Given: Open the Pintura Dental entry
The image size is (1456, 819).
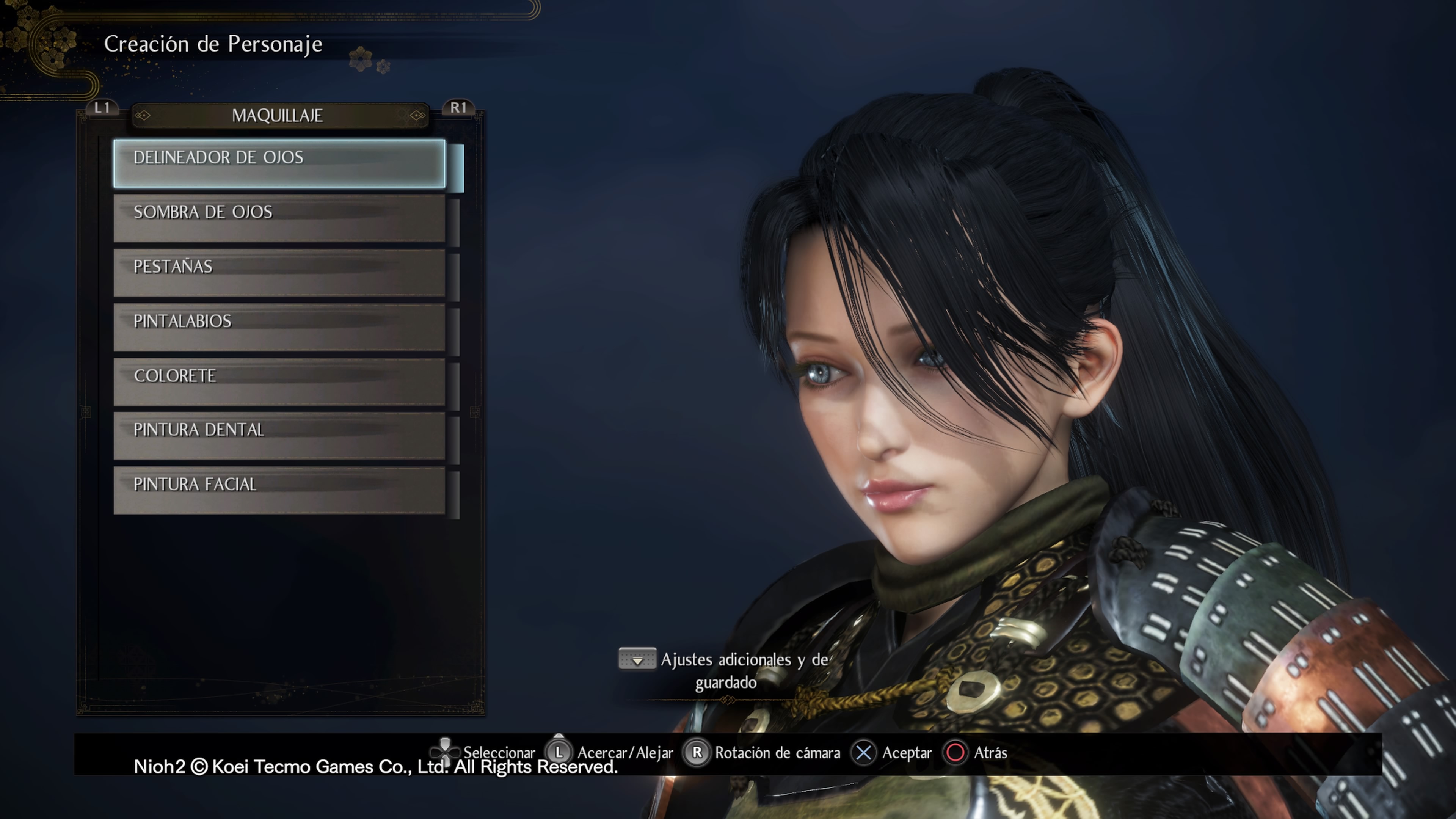Looking at the screenshot, I should [x=279, y=436].
